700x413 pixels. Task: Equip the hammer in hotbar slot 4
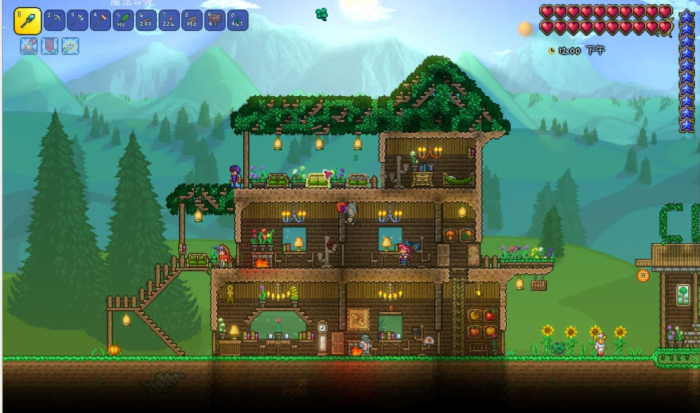101,20
